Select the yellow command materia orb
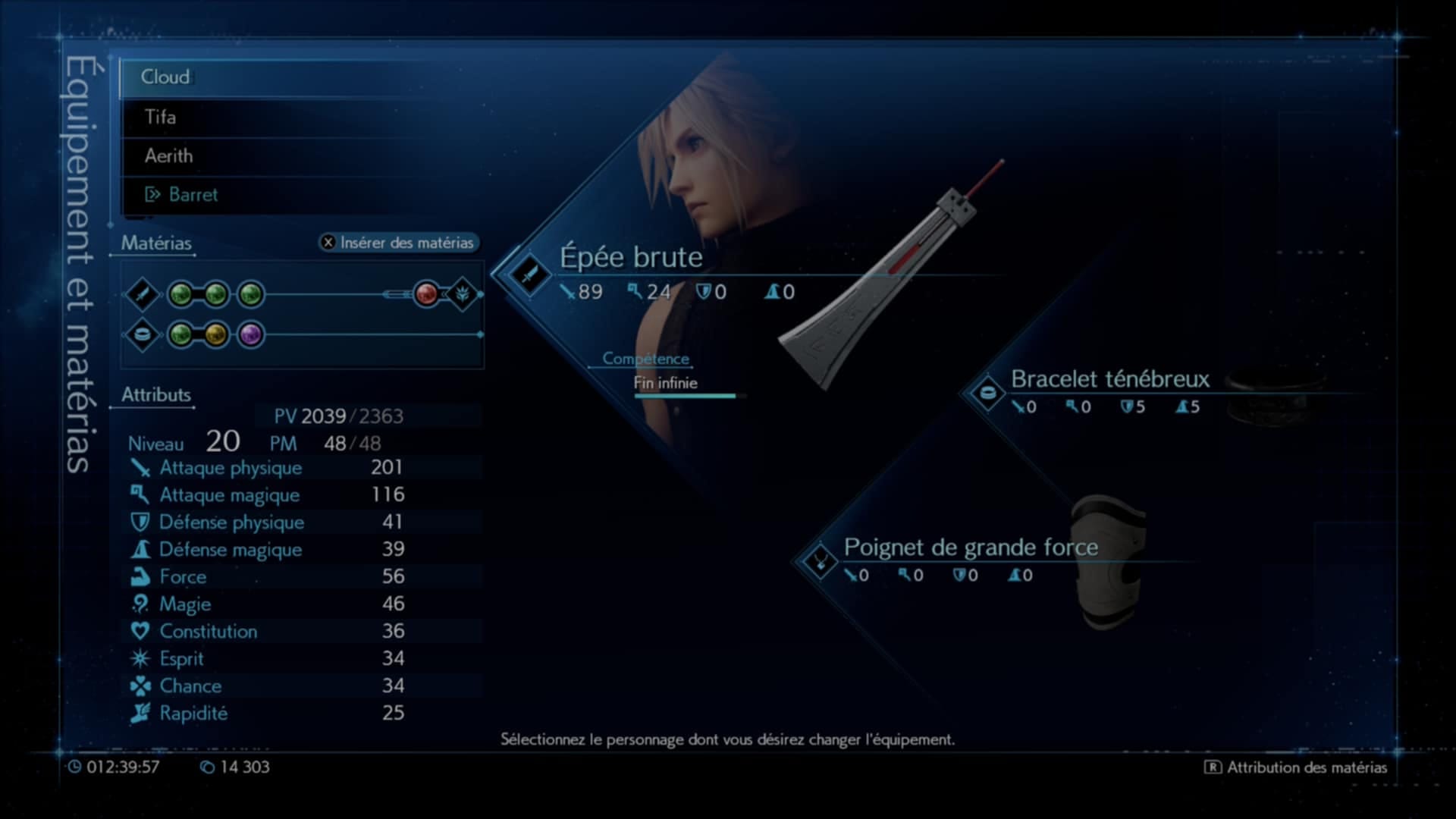 tap(215, 334)
